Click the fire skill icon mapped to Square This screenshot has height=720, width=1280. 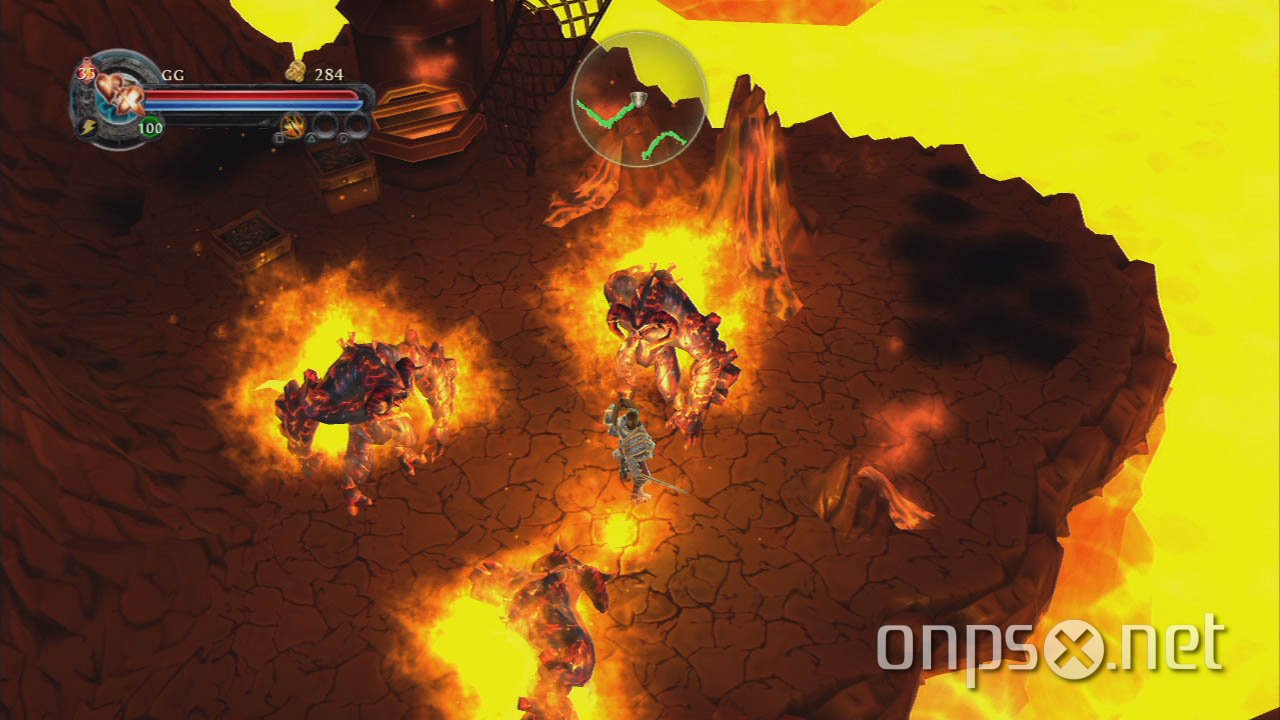(293, 126)
